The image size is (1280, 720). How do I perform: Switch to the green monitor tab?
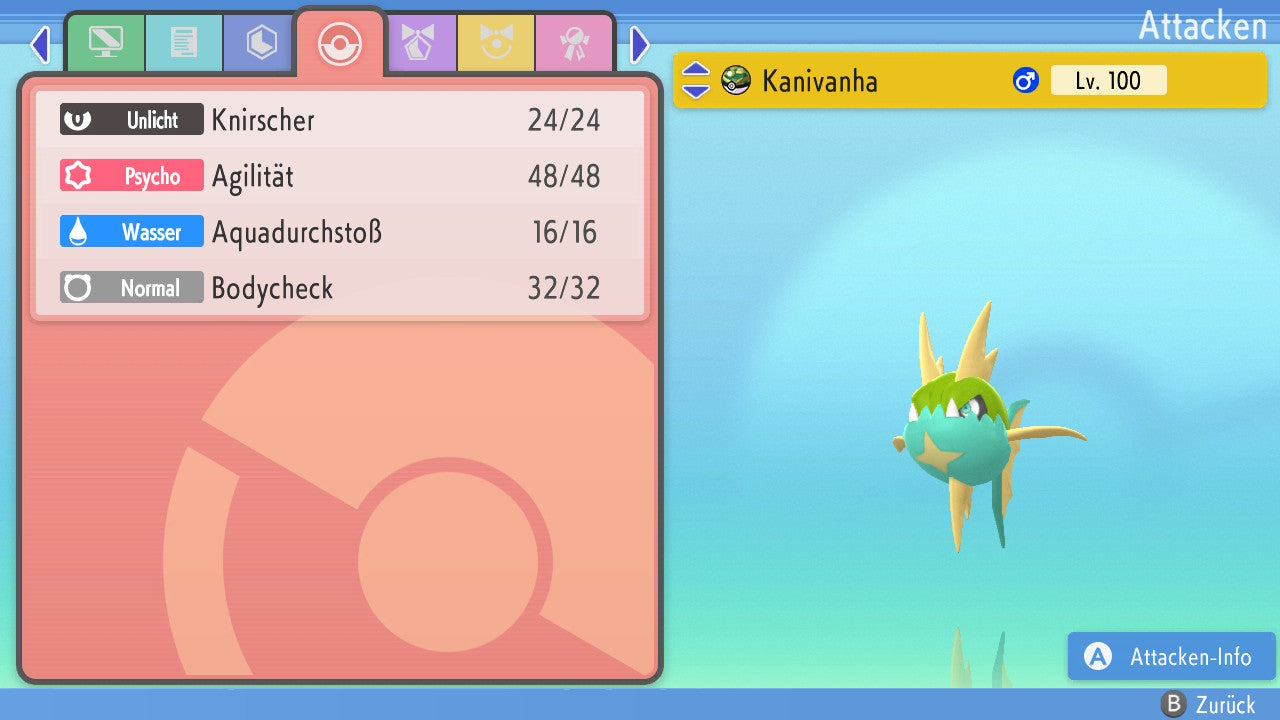[105, 43]
